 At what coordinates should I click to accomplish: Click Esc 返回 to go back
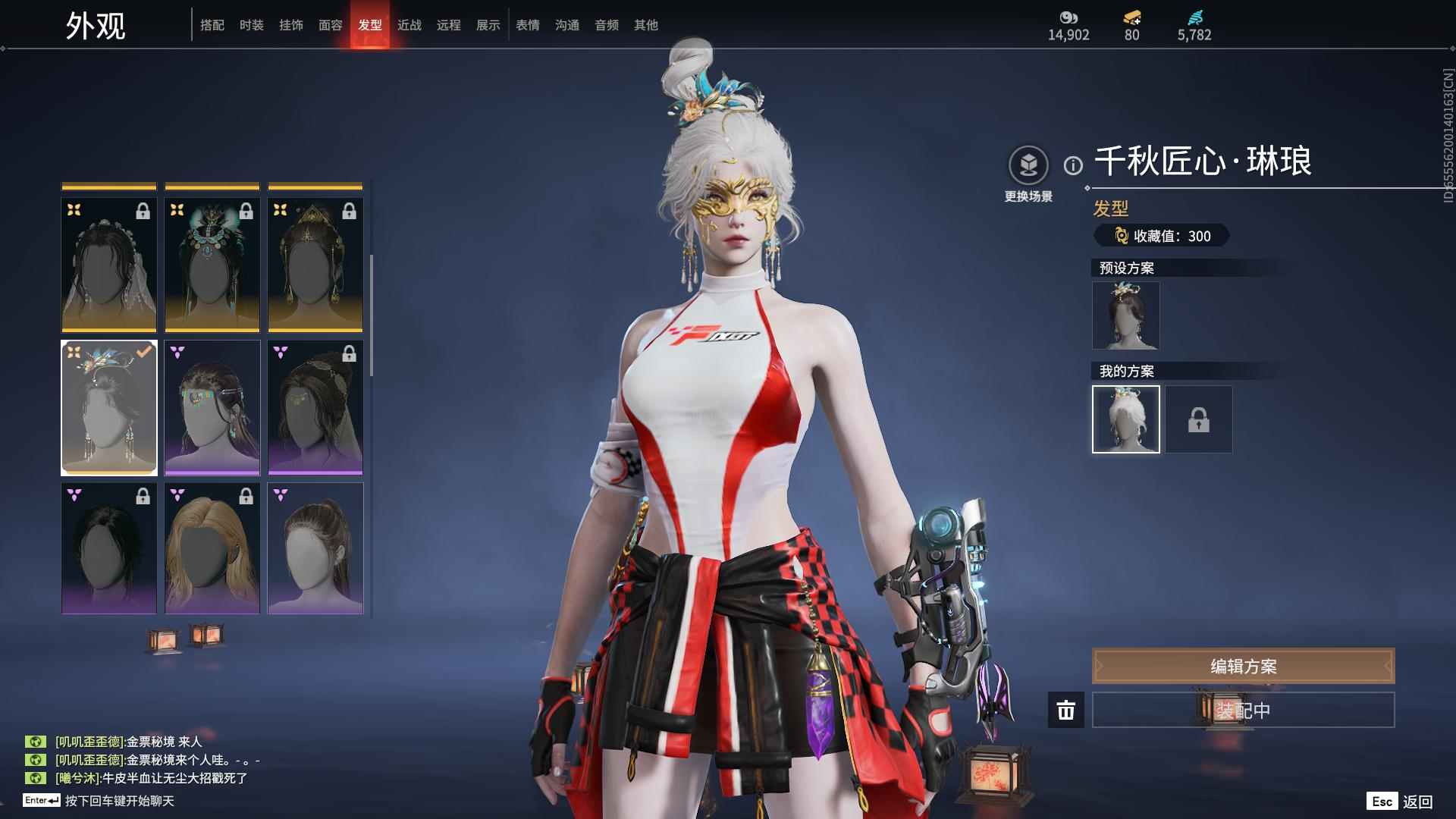coord(1400,802)
